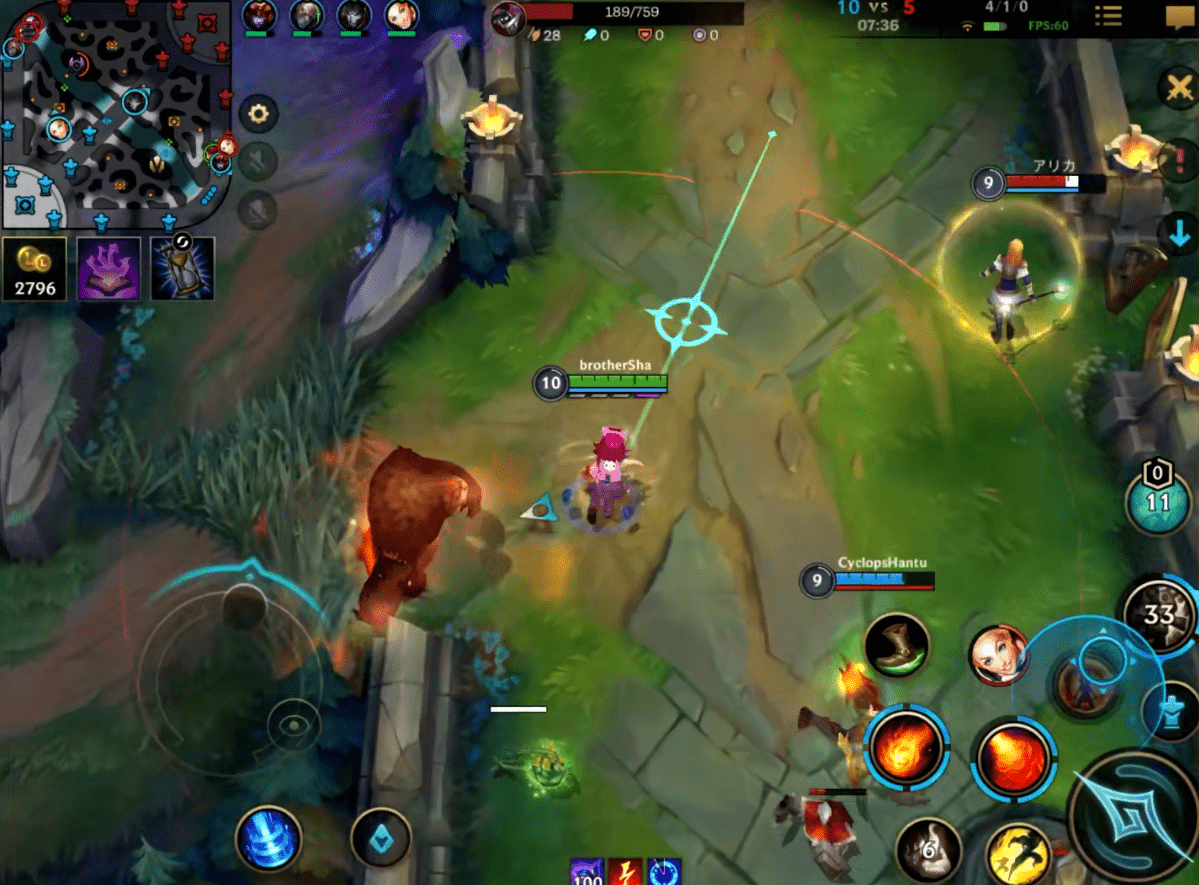Activate the blue swirl recall button
Image resolution: width=1199 pixels, height=885 pixels.
click(268, 837)
